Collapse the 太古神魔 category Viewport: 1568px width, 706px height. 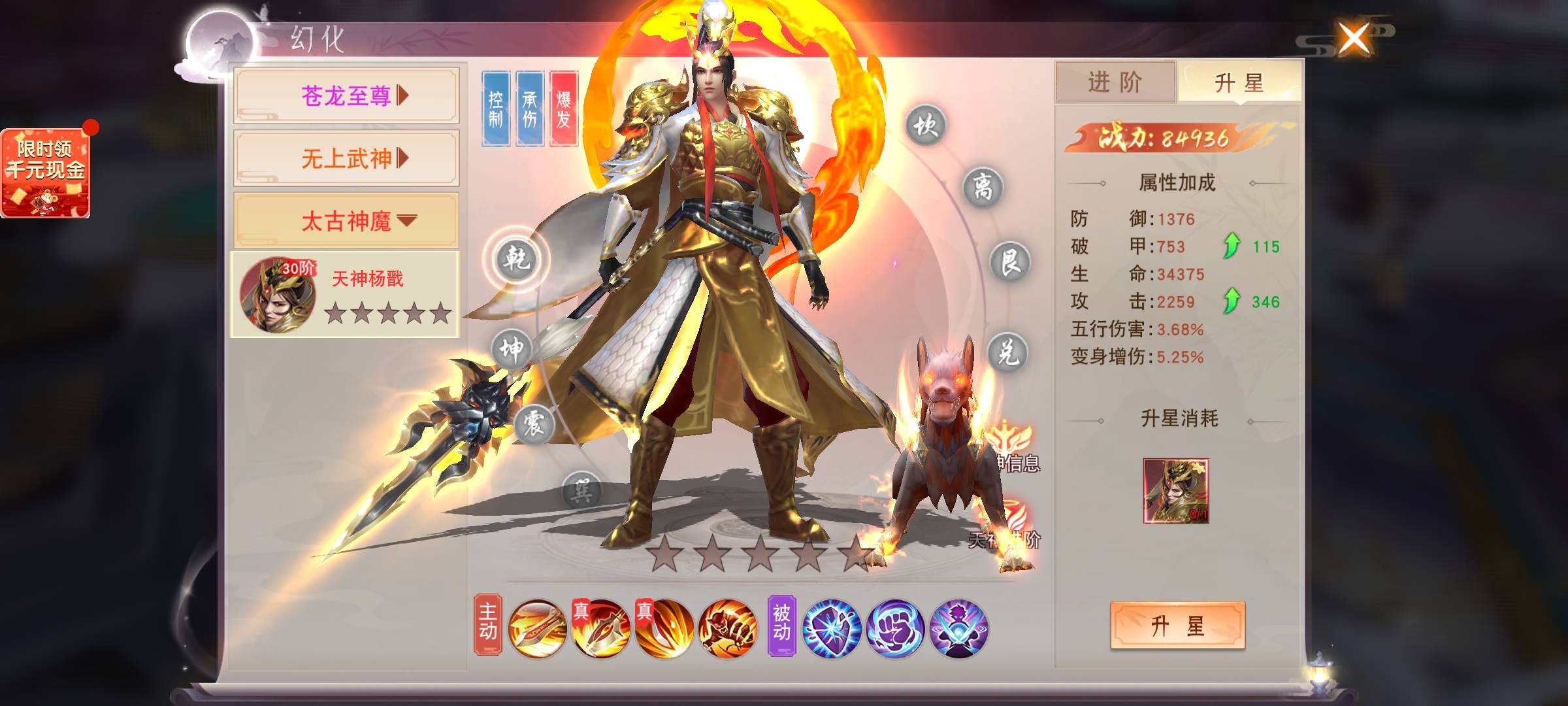coord(346,221)
